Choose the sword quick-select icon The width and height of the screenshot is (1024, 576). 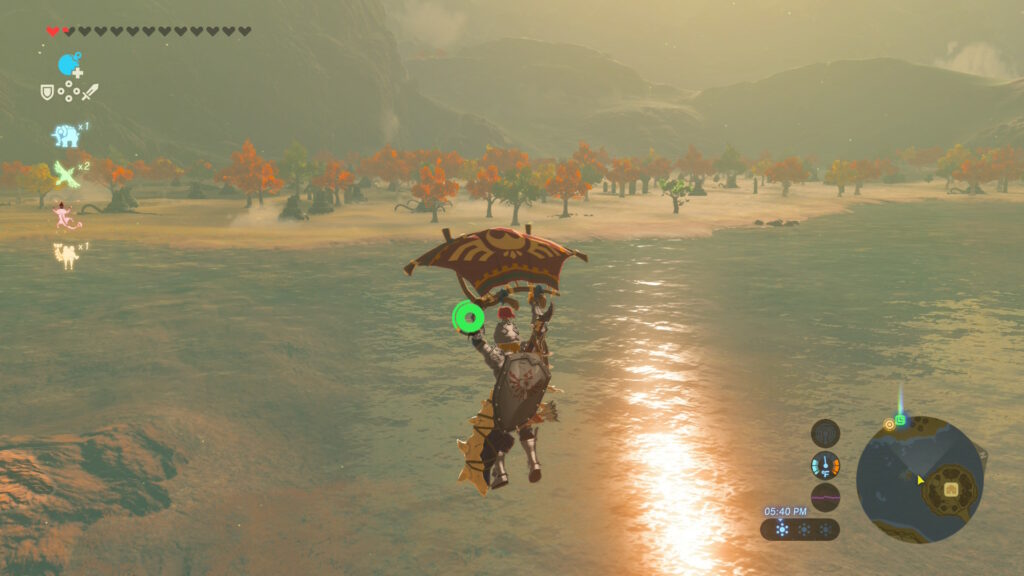(90, 92)
